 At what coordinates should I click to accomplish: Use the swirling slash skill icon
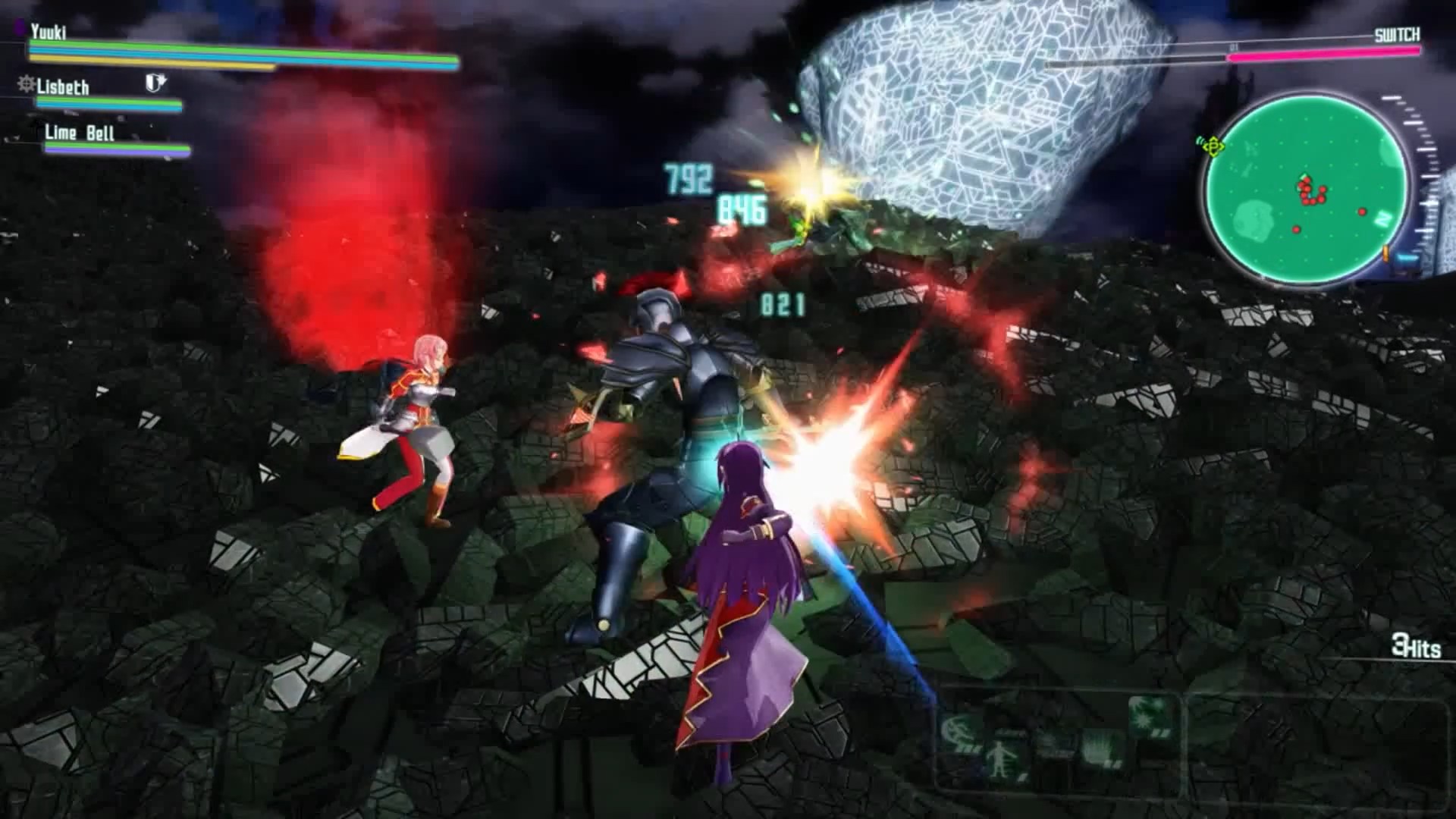(x=958, y=731)
